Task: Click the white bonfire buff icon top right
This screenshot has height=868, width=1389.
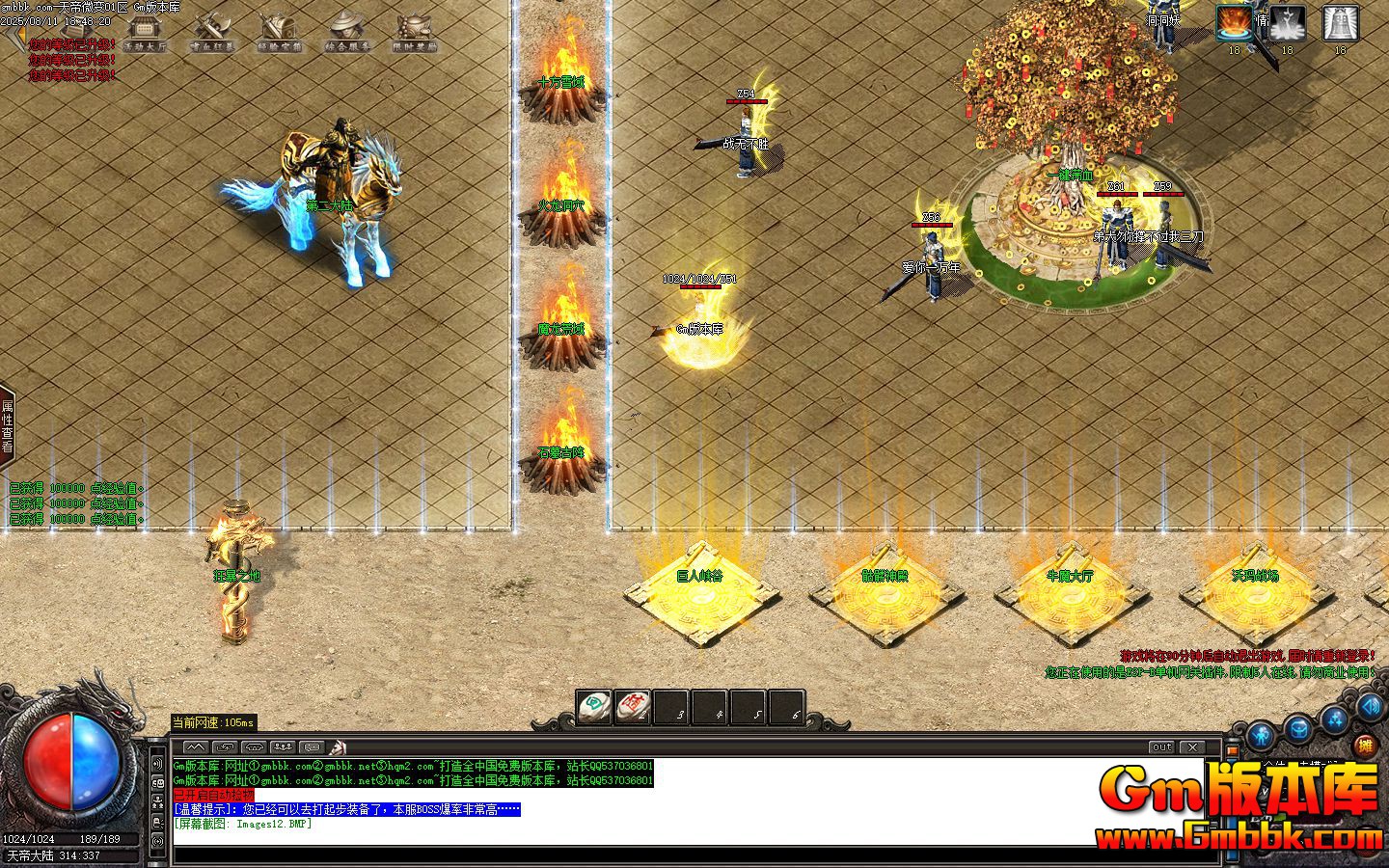Action: 1286,22
